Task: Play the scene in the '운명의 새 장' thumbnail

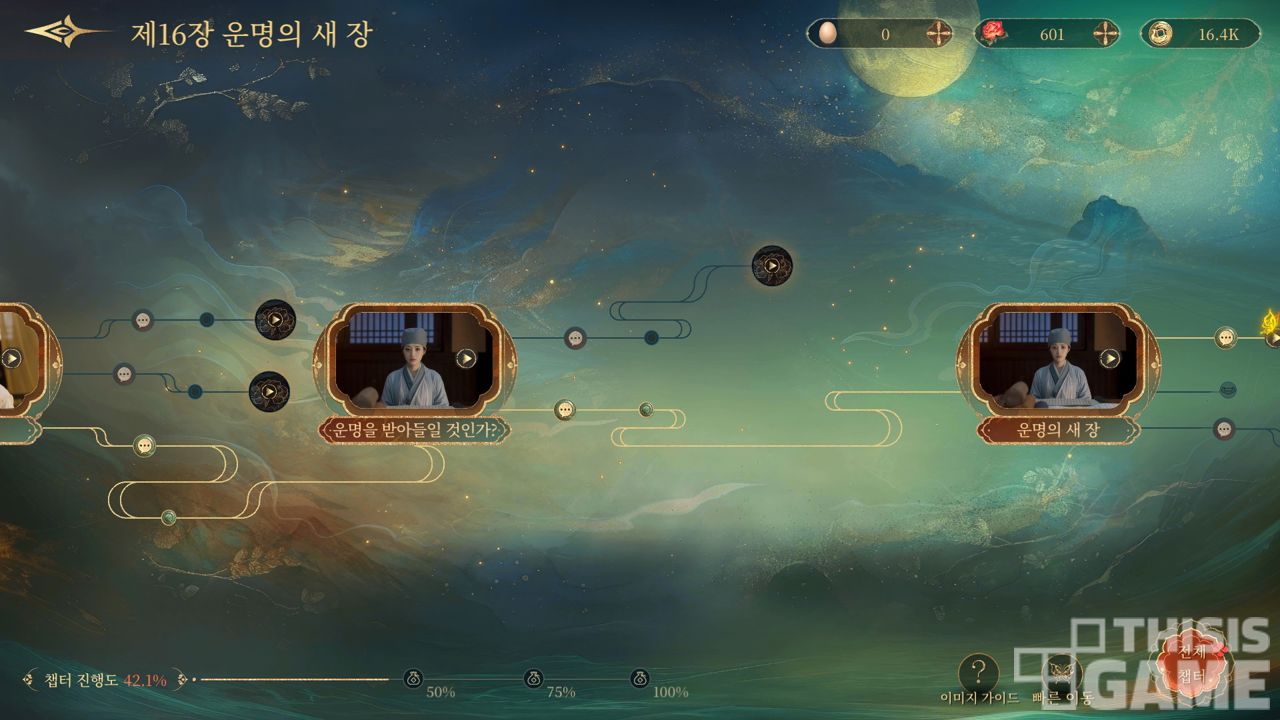Action: 1109,358
